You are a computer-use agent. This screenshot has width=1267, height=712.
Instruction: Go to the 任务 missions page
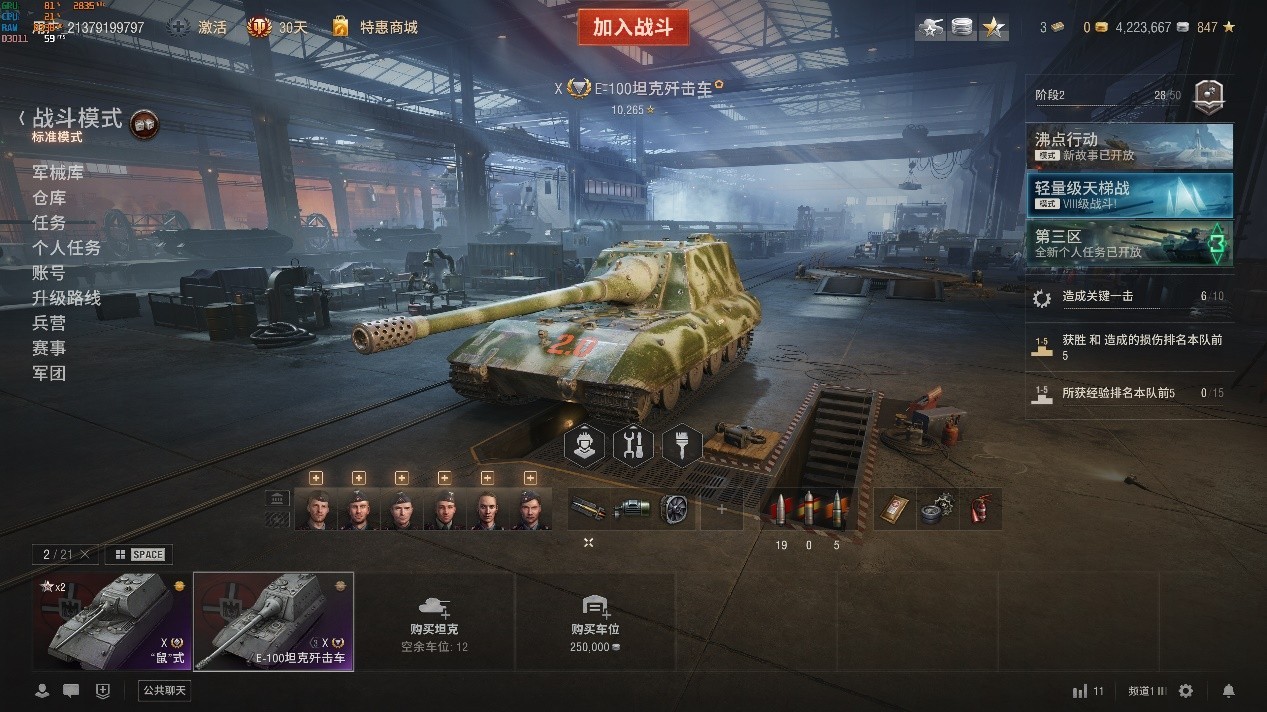click(49, 223)
